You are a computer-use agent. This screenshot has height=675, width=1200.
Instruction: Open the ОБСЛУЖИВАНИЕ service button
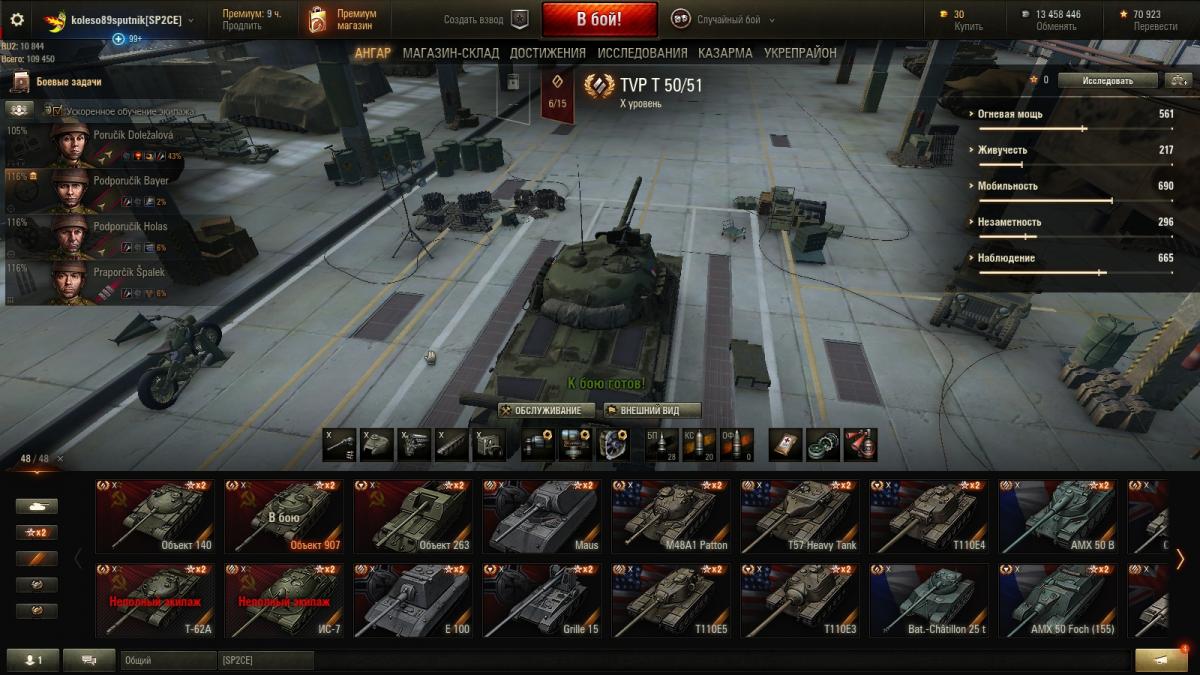pyautogui.click(x=546, y=410)
